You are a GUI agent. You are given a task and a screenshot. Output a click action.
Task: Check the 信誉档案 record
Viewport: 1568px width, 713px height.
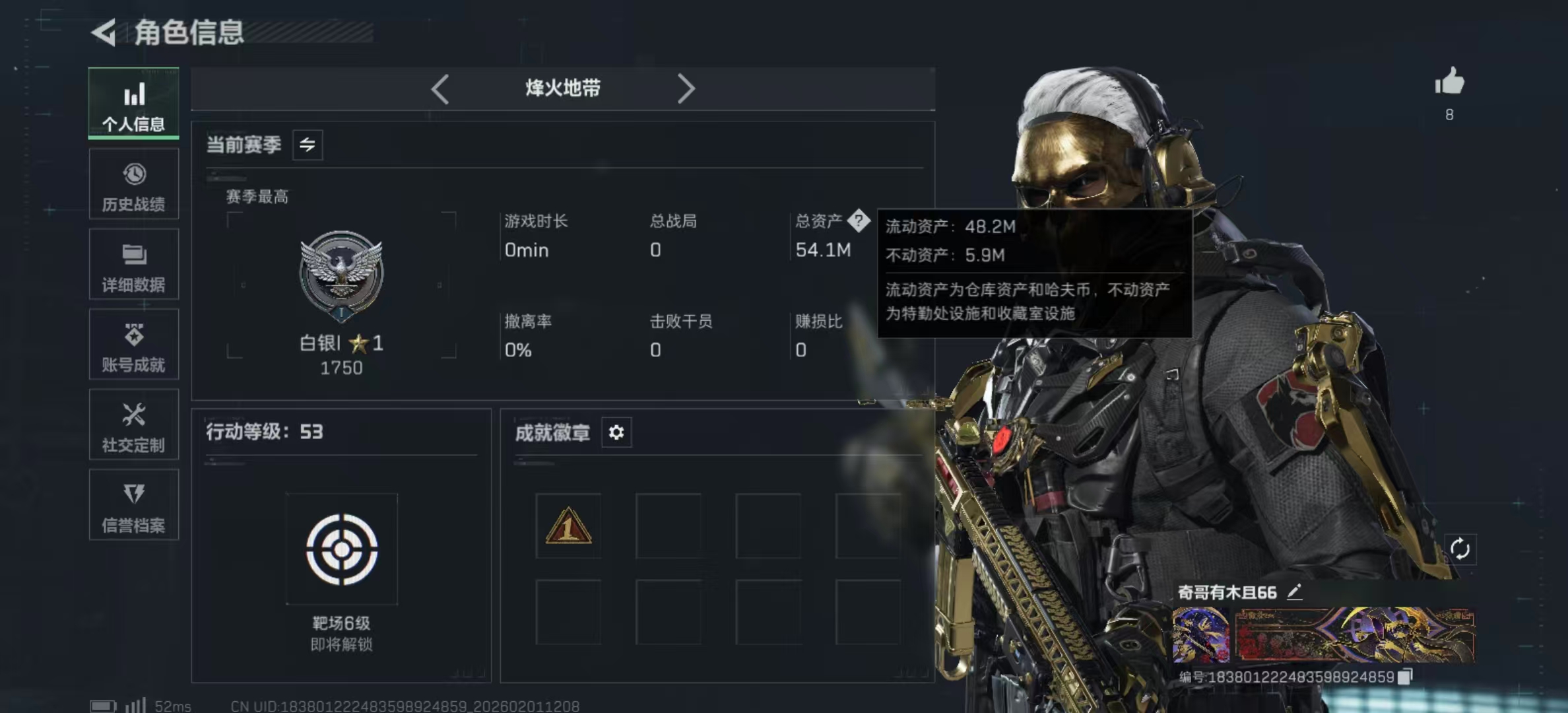coord(134,506)
